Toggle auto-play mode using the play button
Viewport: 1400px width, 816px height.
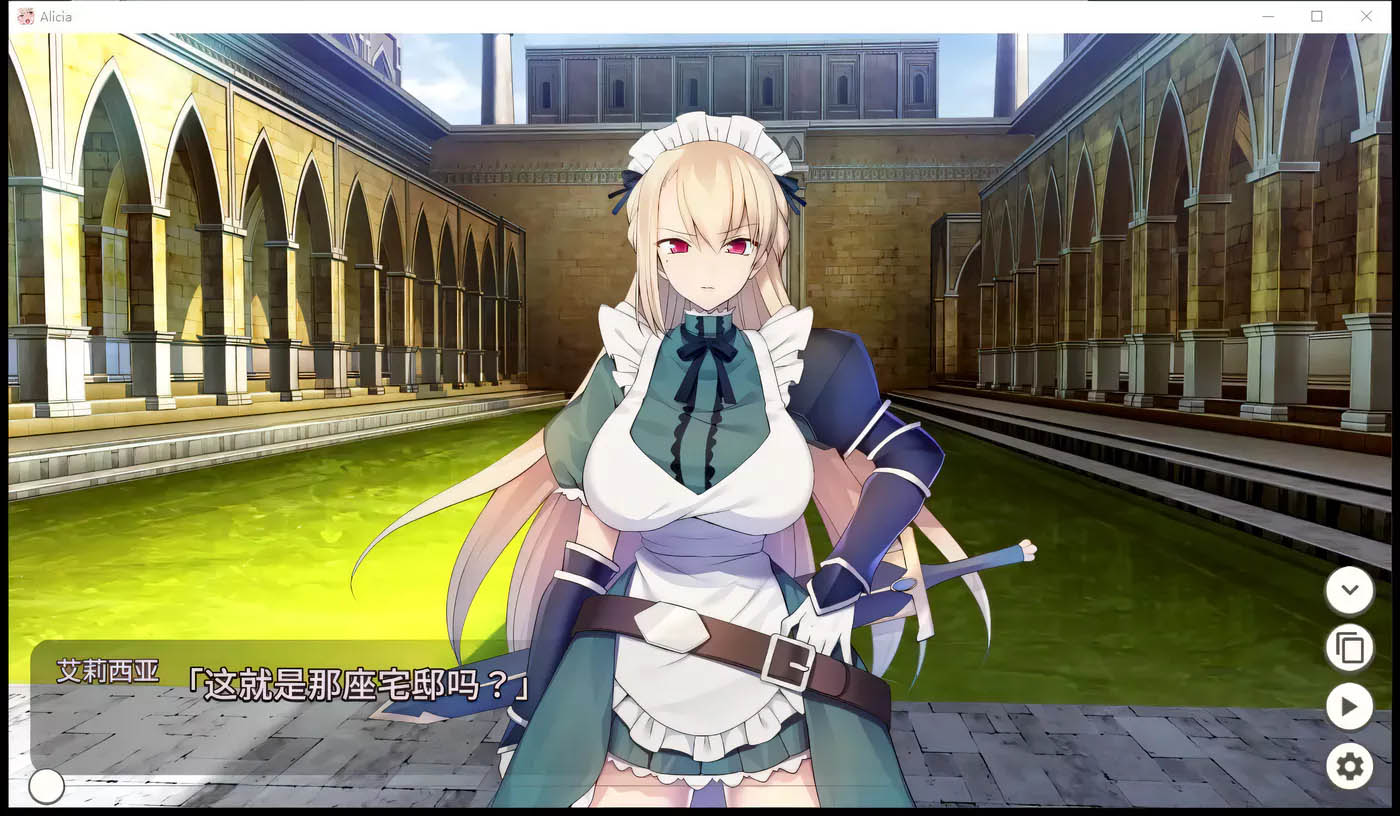[x=1349, y=707]
